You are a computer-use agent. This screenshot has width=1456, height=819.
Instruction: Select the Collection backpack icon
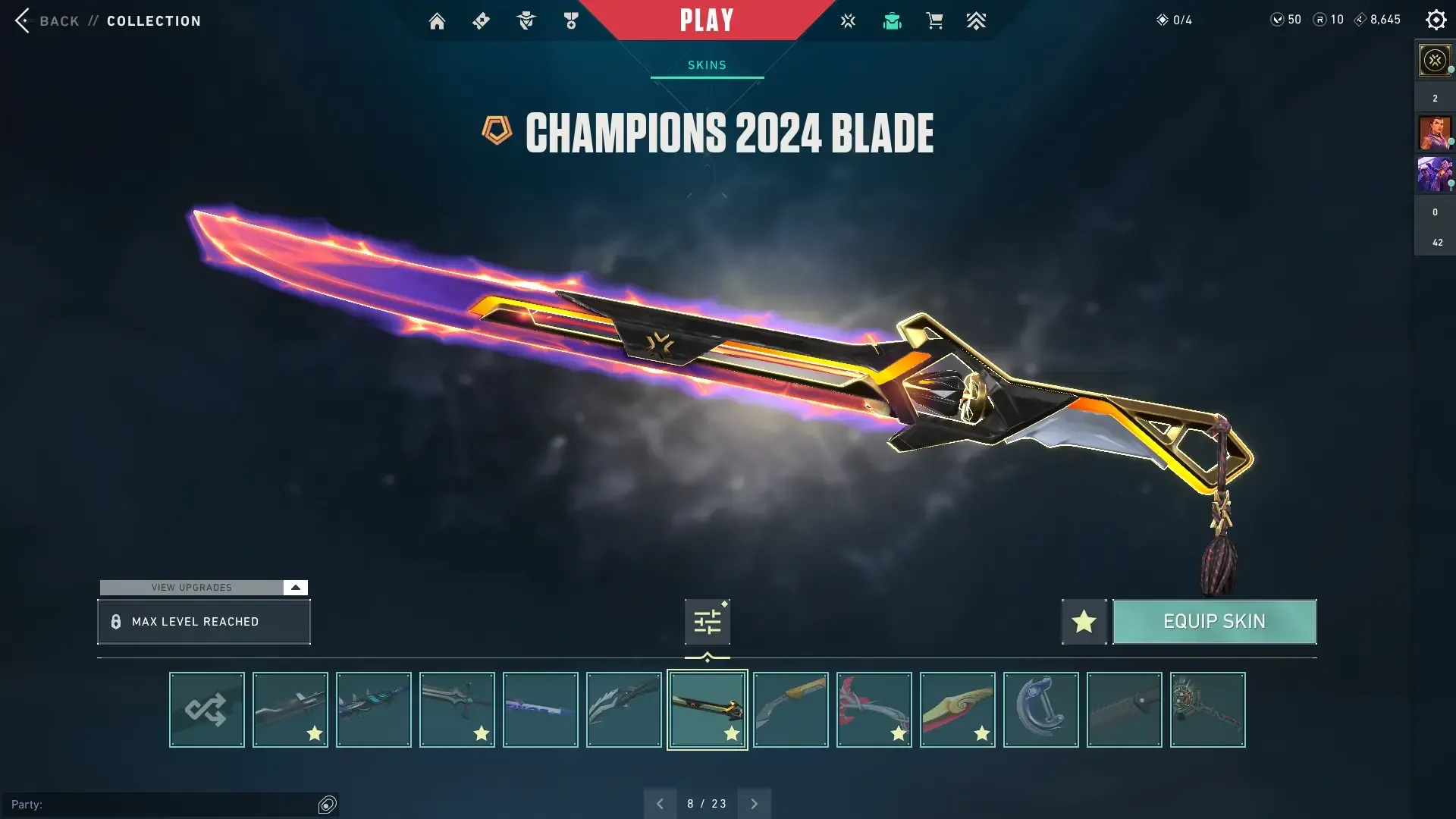tap(892, 20)
